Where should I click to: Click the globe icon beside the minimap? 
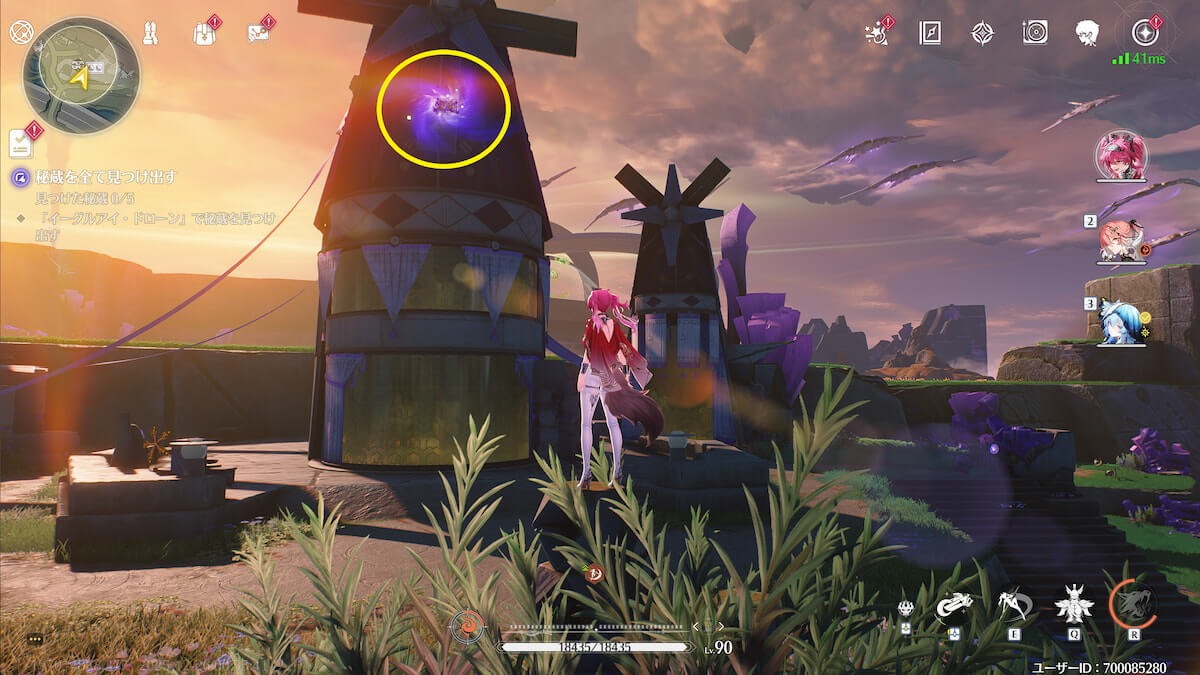pos(20,32)
